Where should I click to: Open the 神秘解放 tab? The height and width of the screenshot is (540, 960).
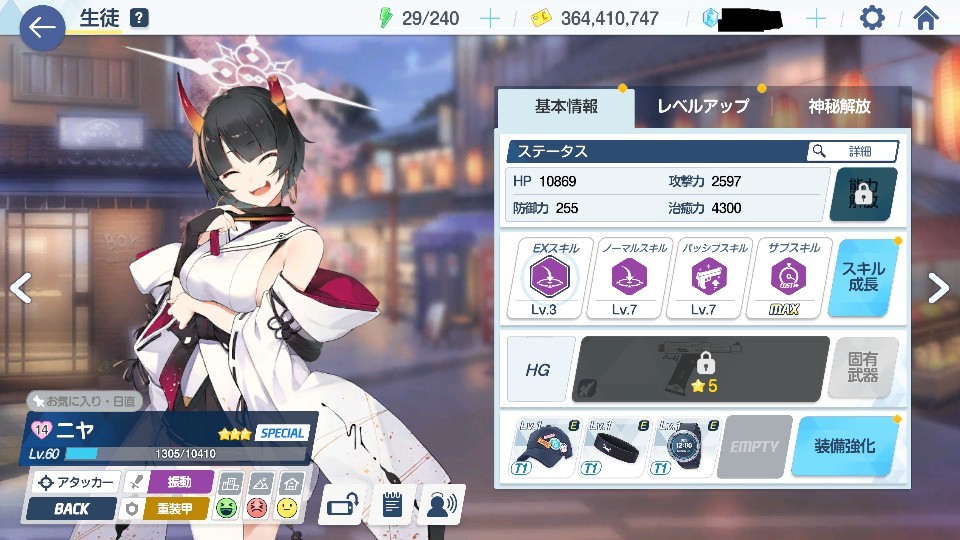pos(840,107)
